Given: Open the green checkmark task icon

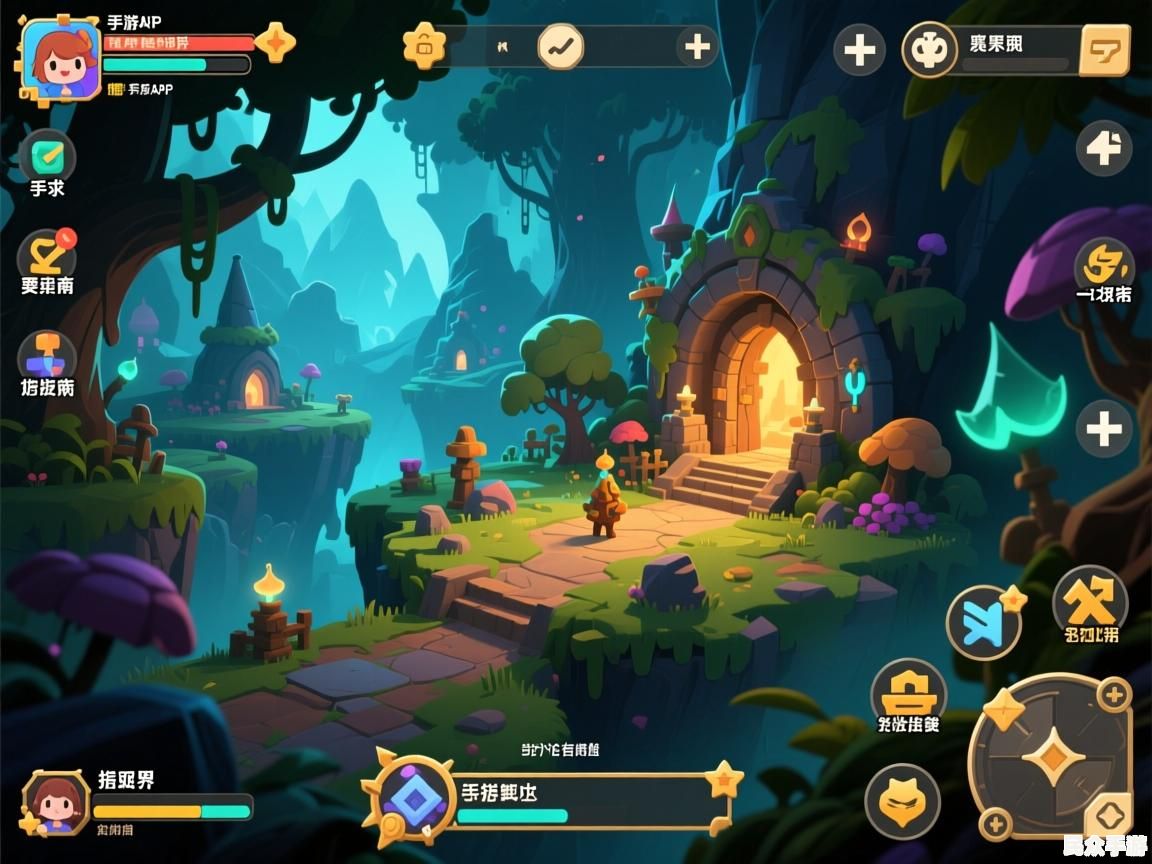Looking at the screenshot, I should coord(47,155).
